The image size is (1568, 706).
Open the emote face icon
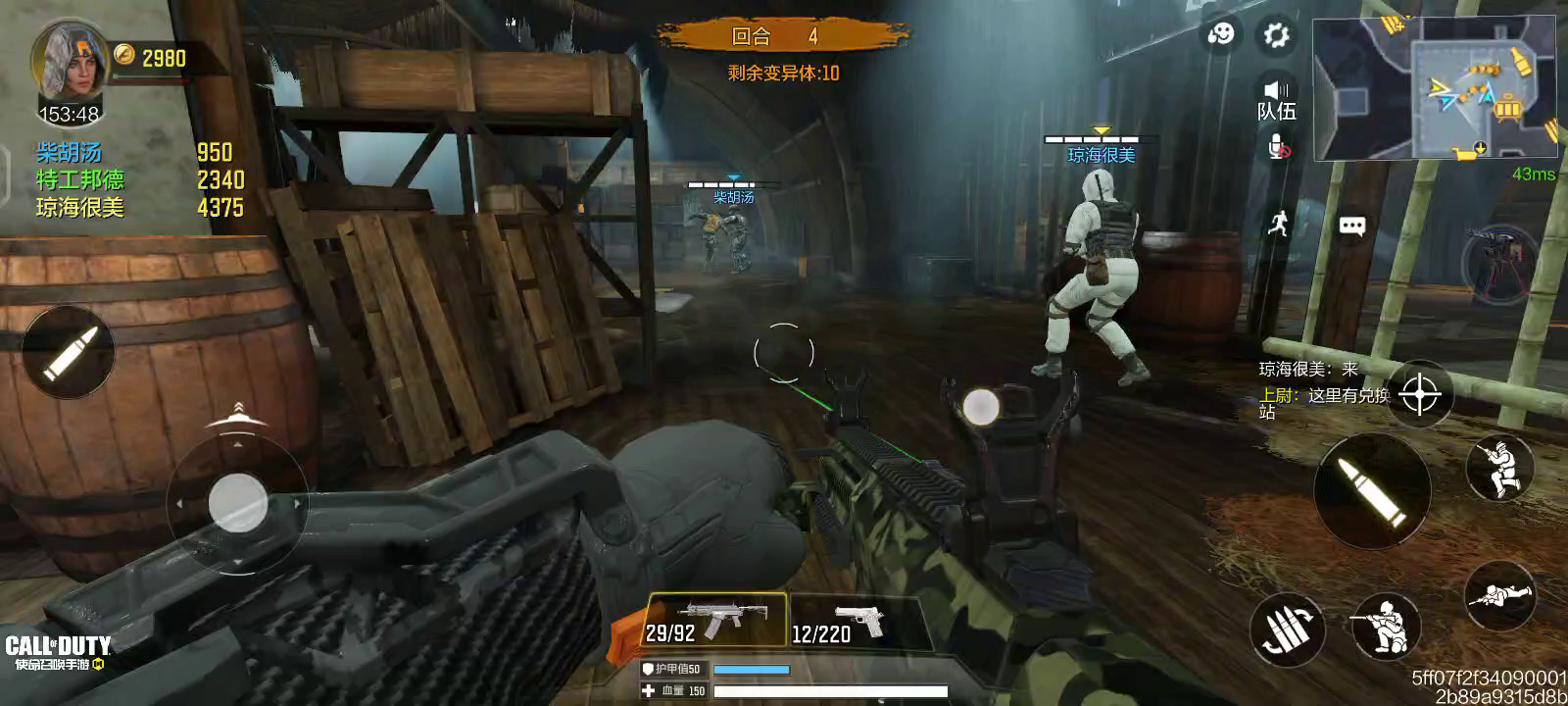(x=1221, y=35)
